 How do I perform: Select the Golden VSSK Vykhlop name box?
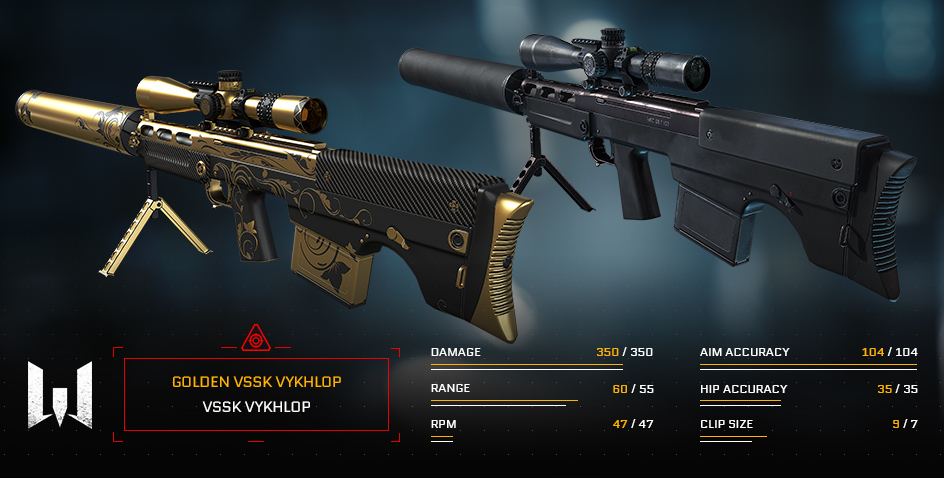[256, 394]
